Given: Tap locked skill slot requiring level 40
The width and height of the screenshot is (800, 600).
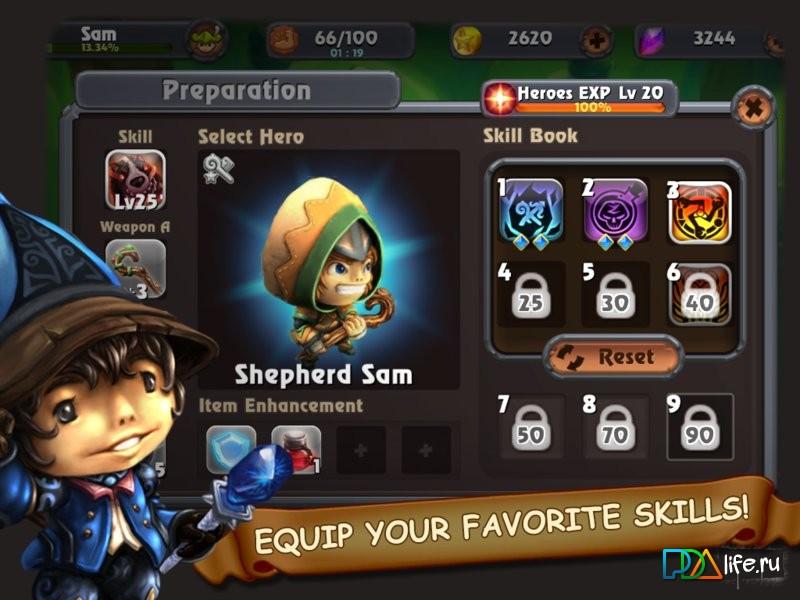Looking at the screenshot, I should (x=699, y=294).
